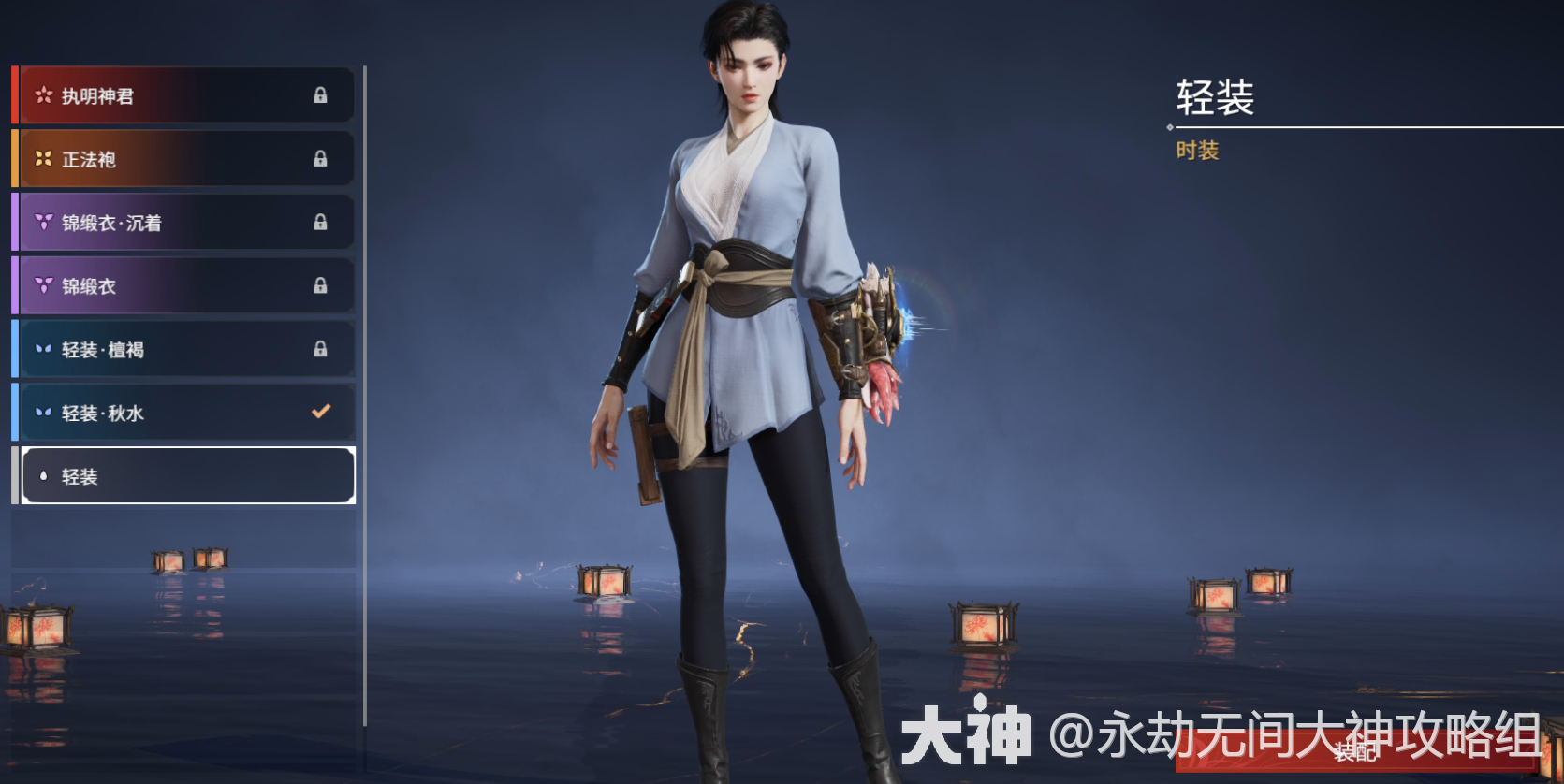The image size is (1564, 784).
Task: Select the 正法袍 outfit entry
Action: 183,158
